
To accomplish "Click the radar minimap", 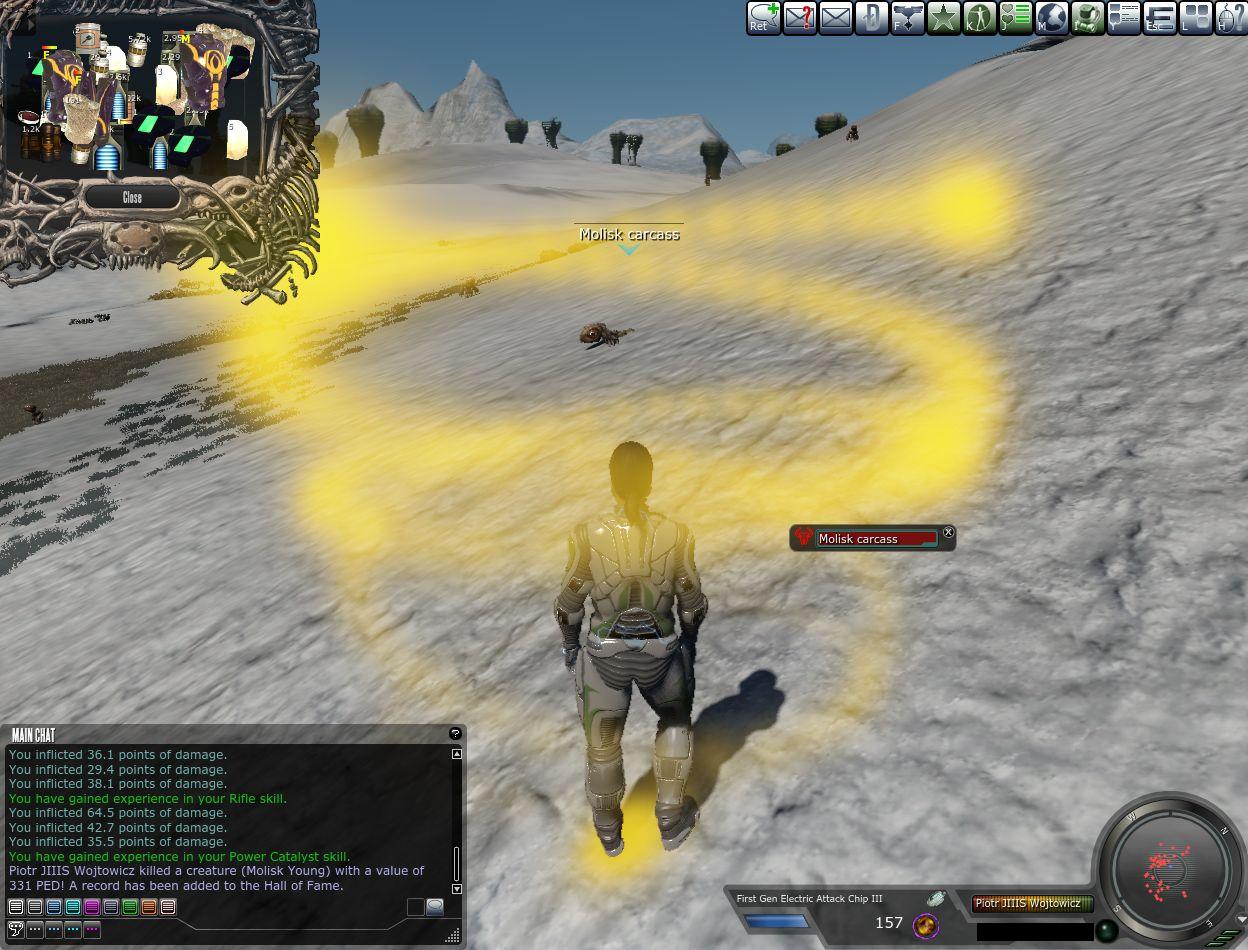I will pos(1171,865).
